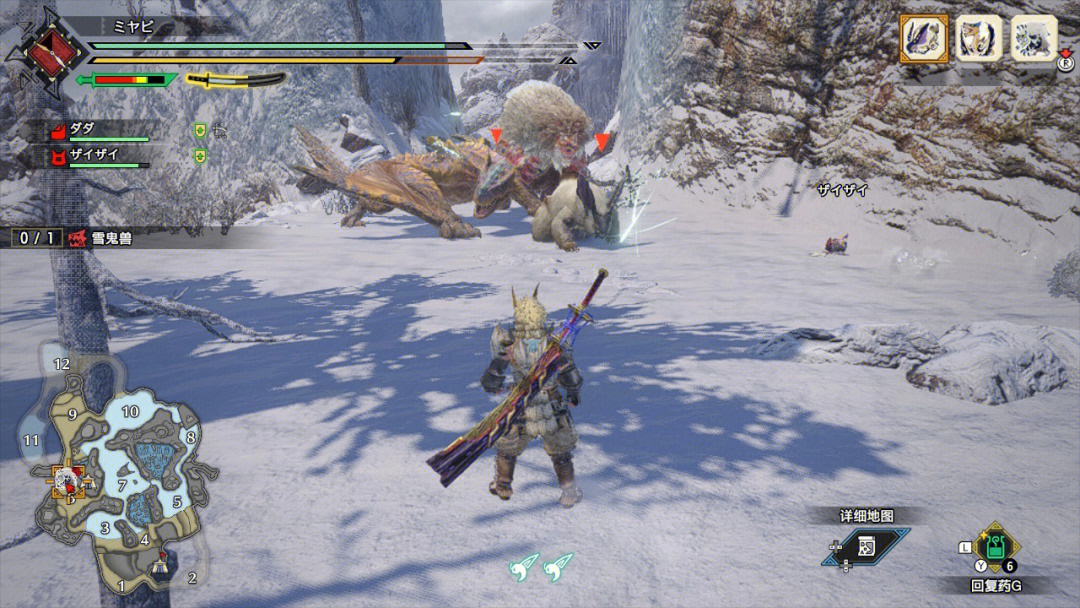The height and width of the screenshot is (608, 1080).
Task: Click the main camp tent marker near area 1
Action: (161, 569)
